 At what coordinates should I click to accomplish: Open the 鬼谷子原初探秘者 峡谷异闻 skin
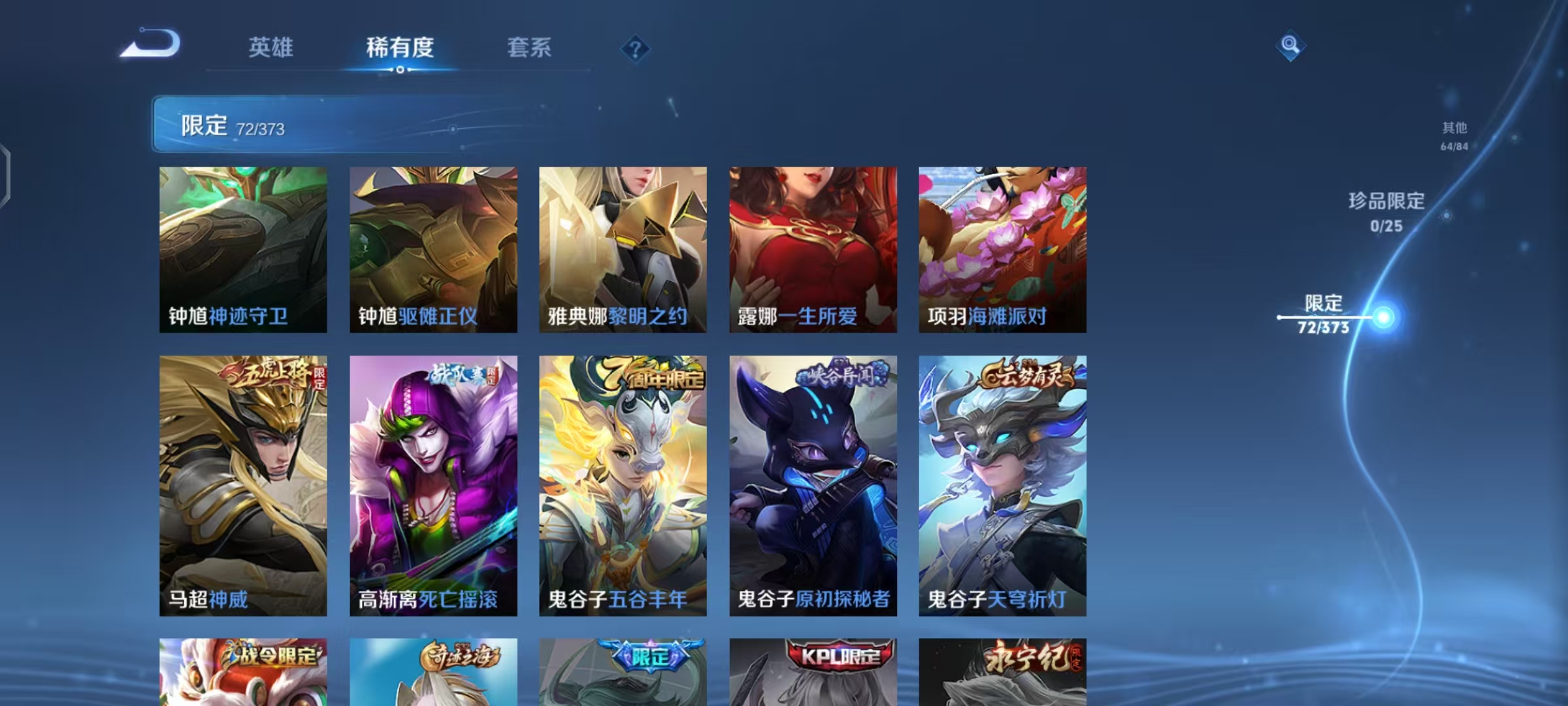coord(812,484)
